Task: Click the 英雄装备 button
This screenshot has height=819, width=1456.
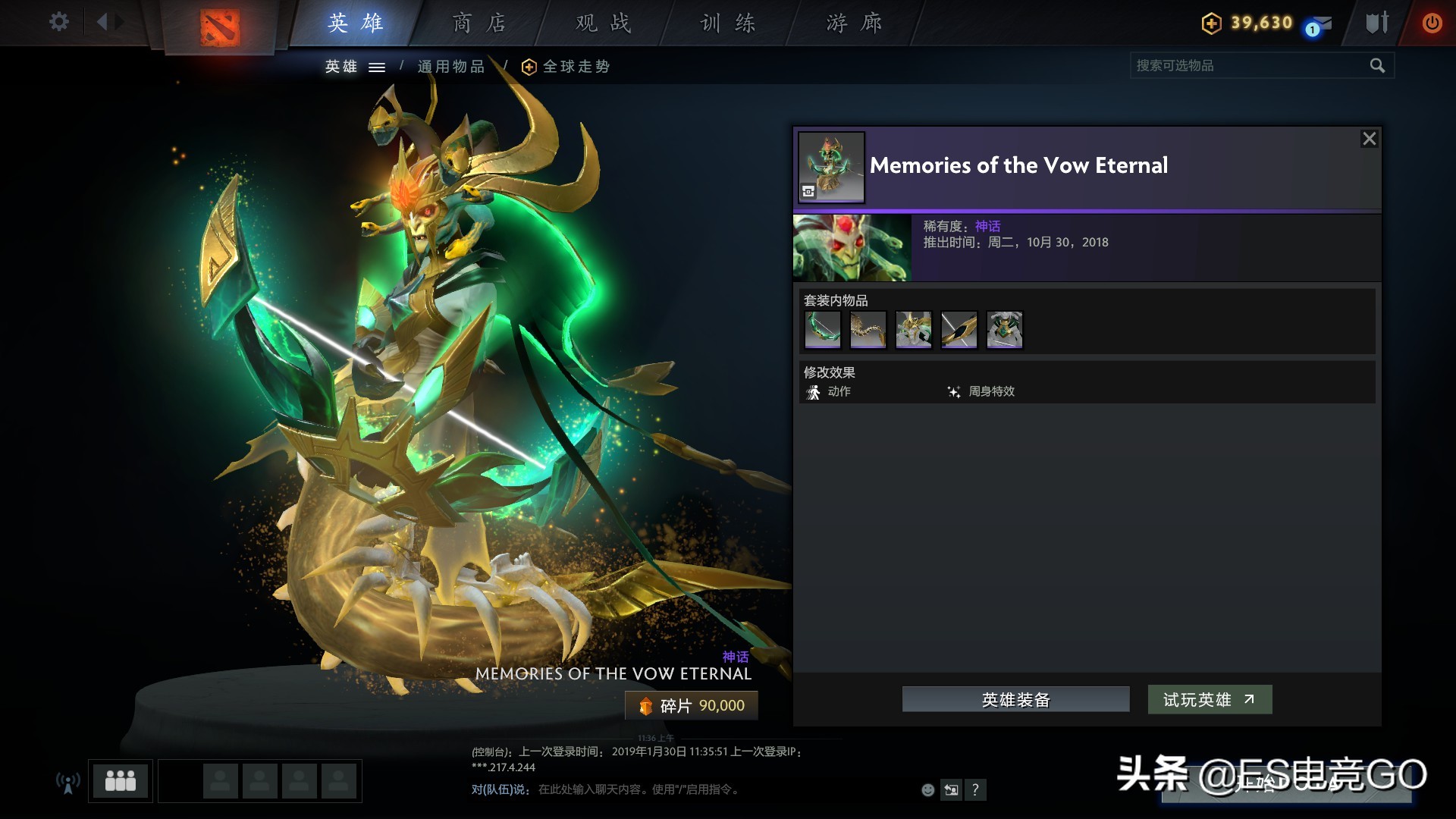Action: click(1015, 699)
